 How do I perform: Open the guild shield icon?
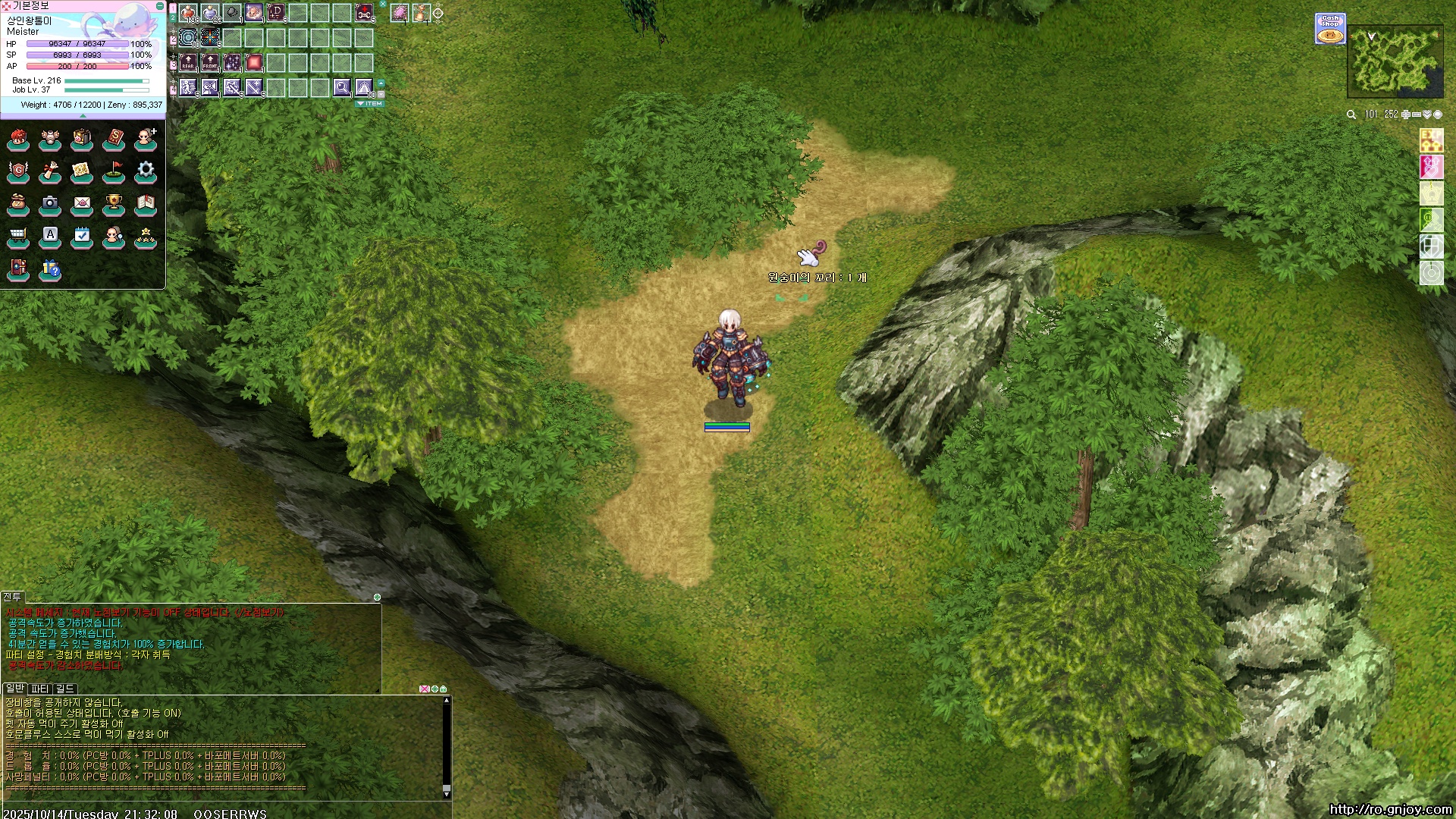point(18,170)
